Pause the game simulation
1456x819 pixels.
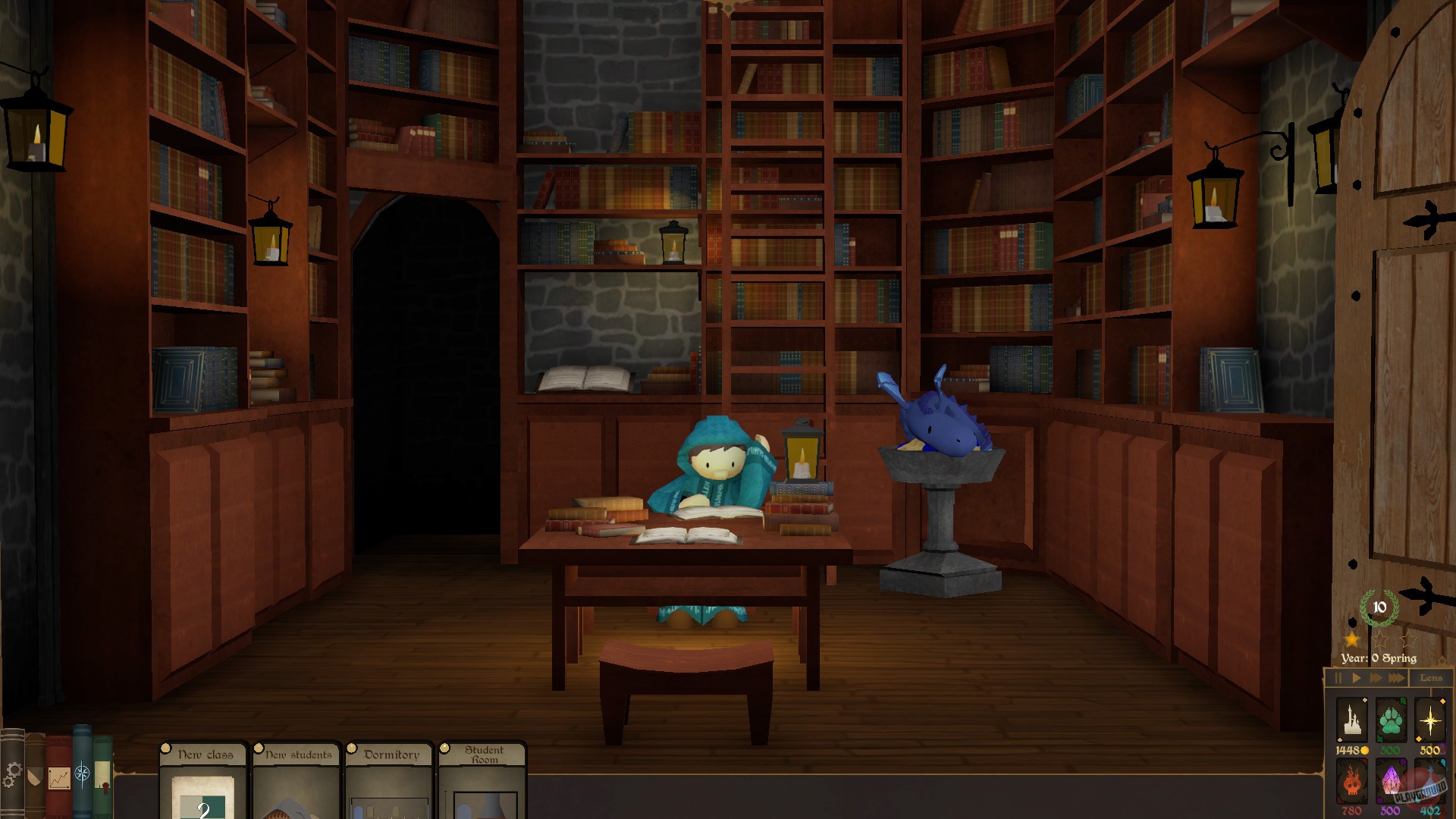1338,677
